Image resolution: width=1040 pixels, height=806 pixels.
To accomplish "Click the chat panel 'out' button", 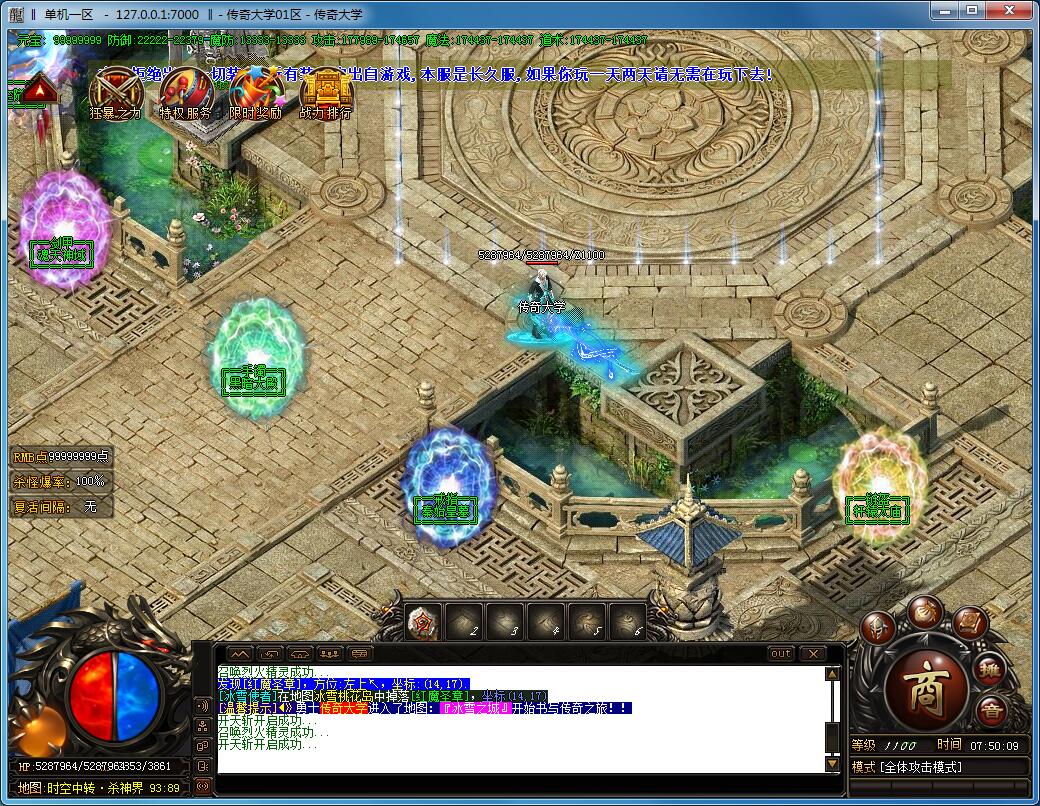I will 781,653.
